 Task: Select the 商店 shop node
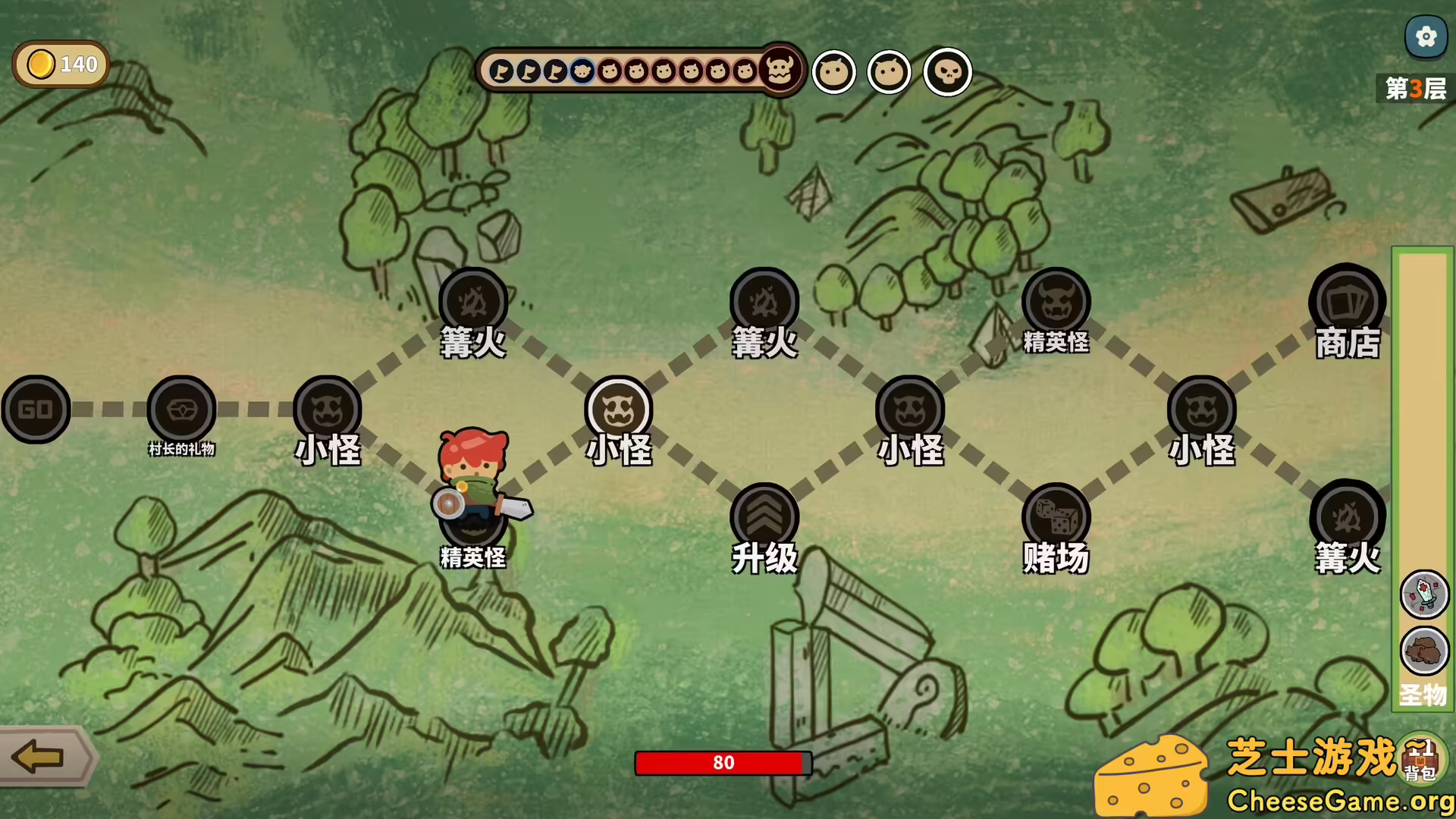click(x=1347, y=302)
